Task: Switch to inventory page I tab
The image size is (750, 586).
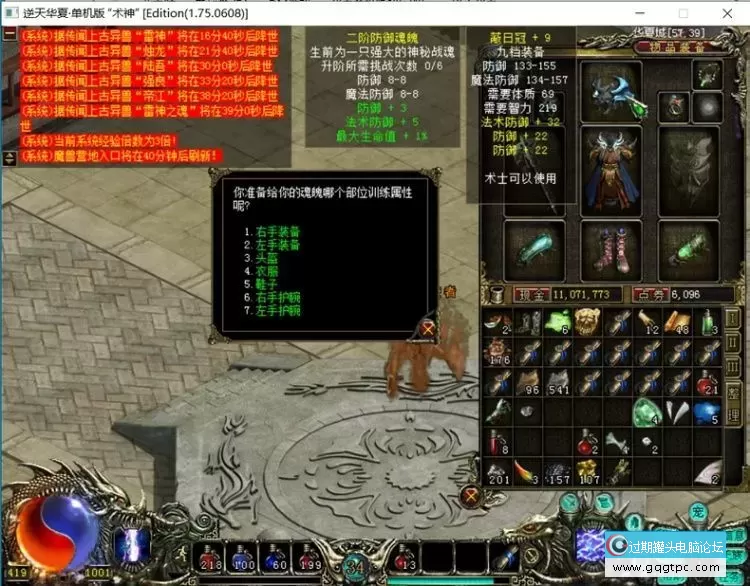Action: pyautogui.click(x=732, y=319)
